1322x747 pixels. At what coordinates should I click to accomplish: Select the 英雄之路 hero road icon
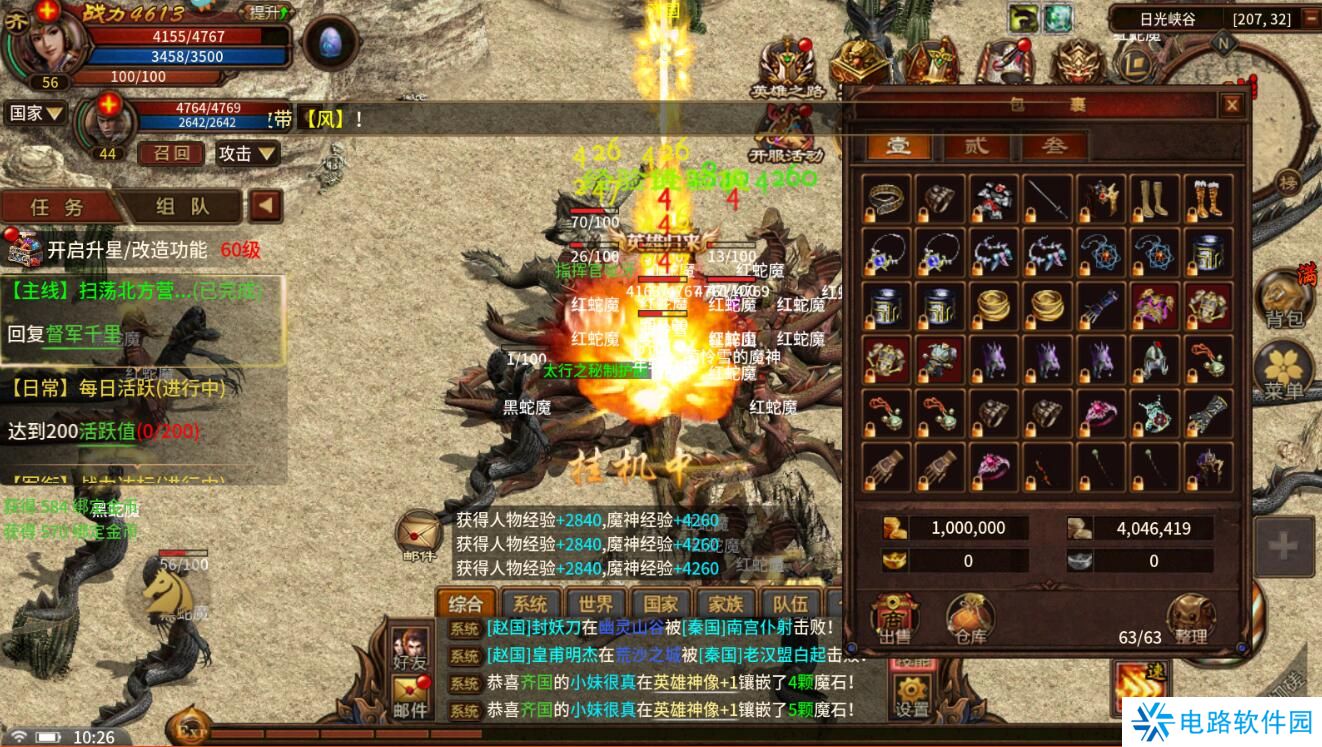(788, 70)
